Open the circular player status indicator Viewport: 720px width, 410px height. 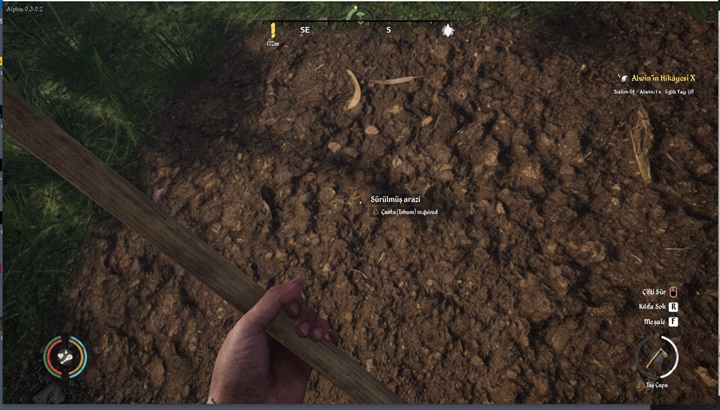pos(64,355)
